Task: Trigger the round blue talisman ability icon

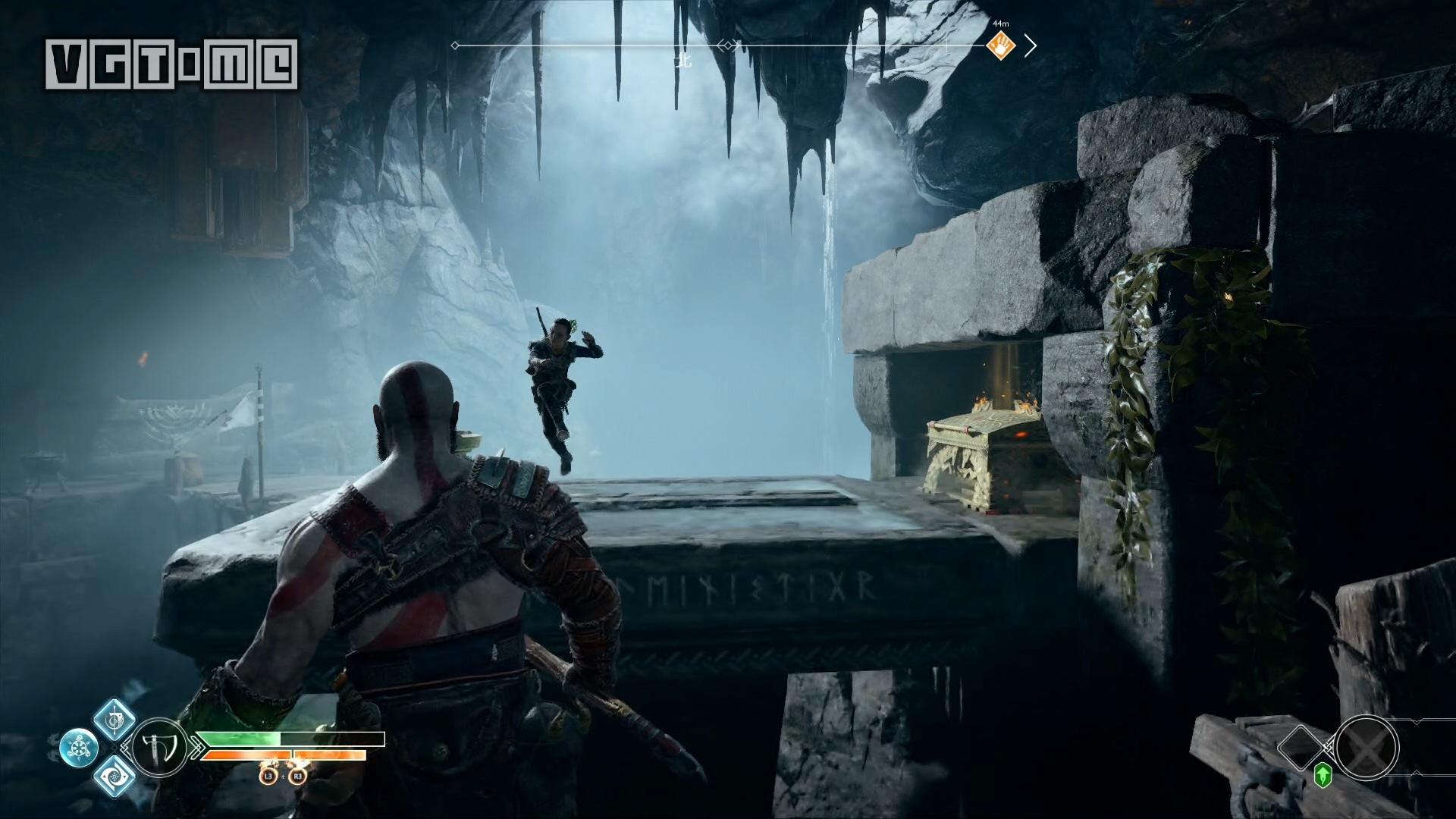Action: coord(79,748)
